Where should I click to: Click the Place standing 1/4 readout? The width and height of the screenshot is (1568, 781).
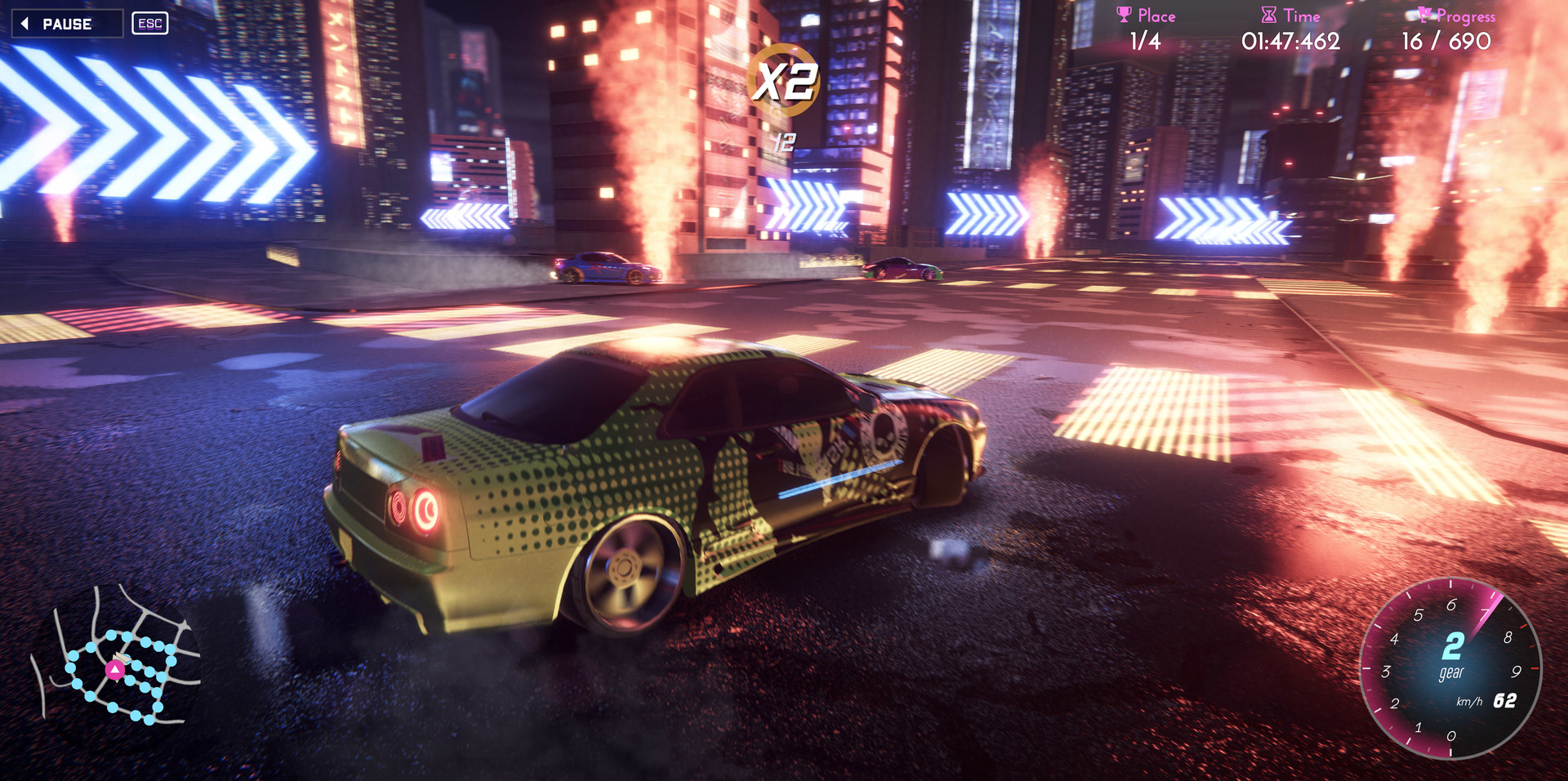click(x=1145, y=39)
